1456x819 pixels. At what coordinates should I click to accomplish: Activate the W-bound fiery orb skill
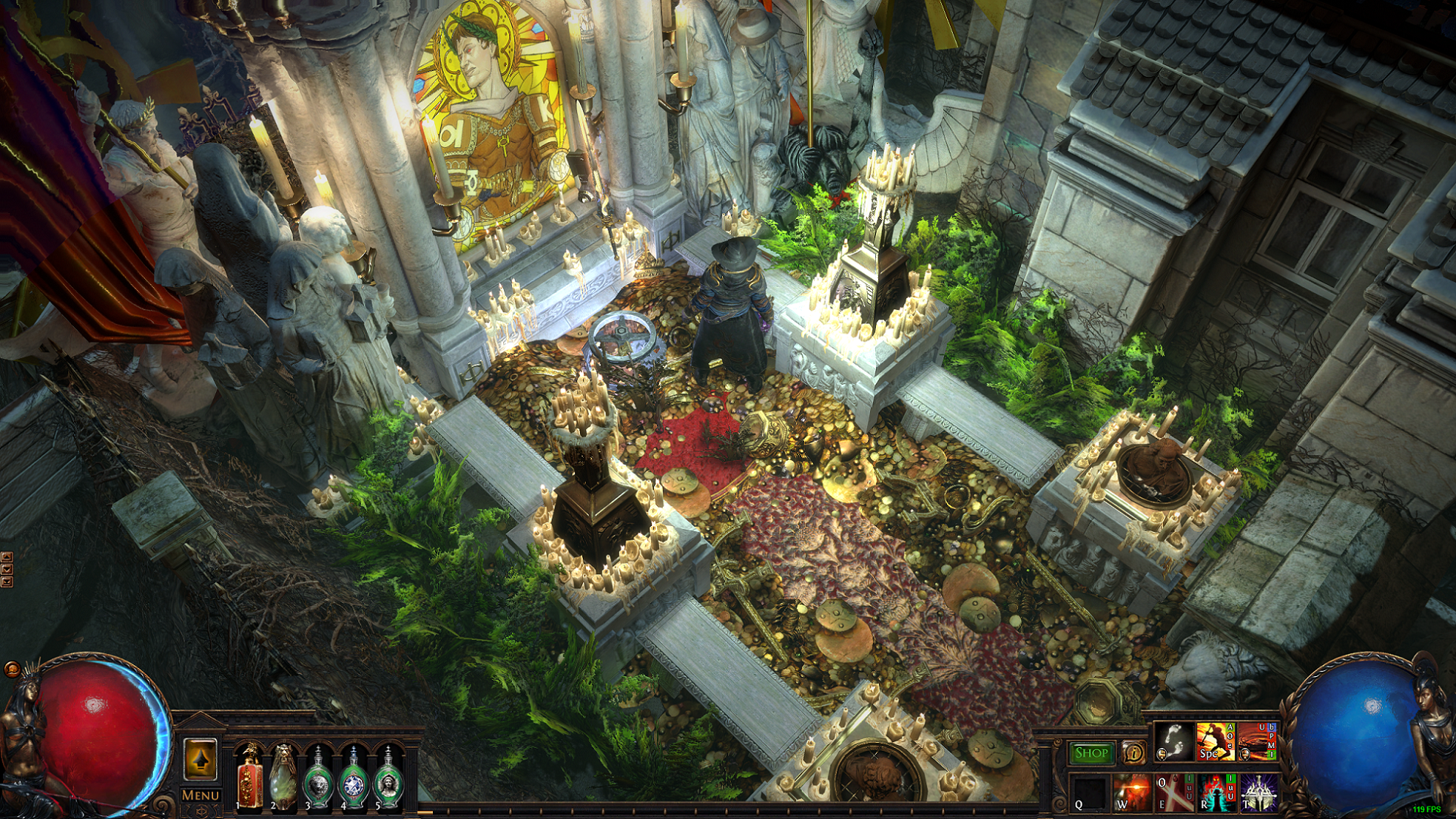1132,793
